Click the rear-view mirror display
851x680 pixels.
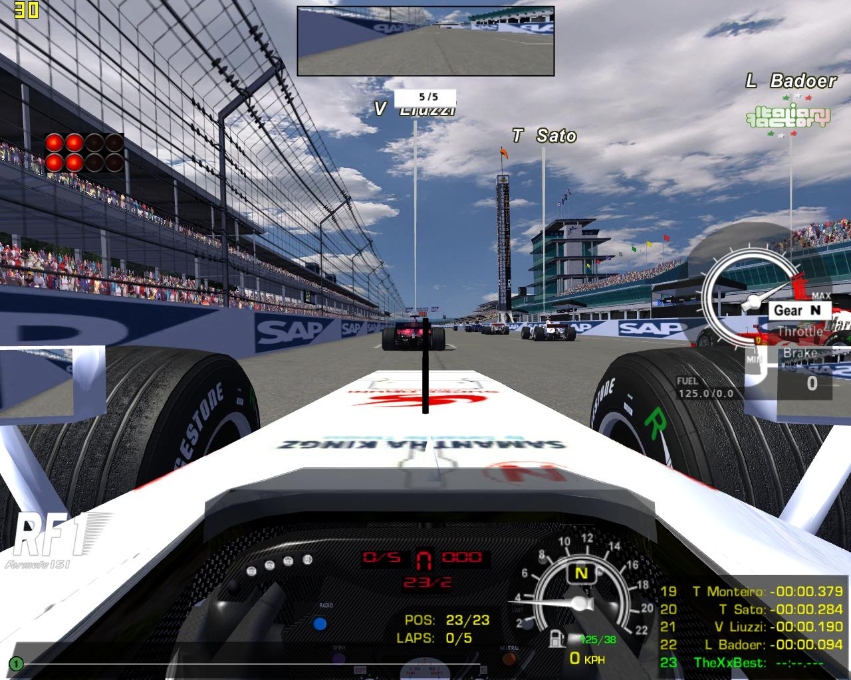coord(425,41)
